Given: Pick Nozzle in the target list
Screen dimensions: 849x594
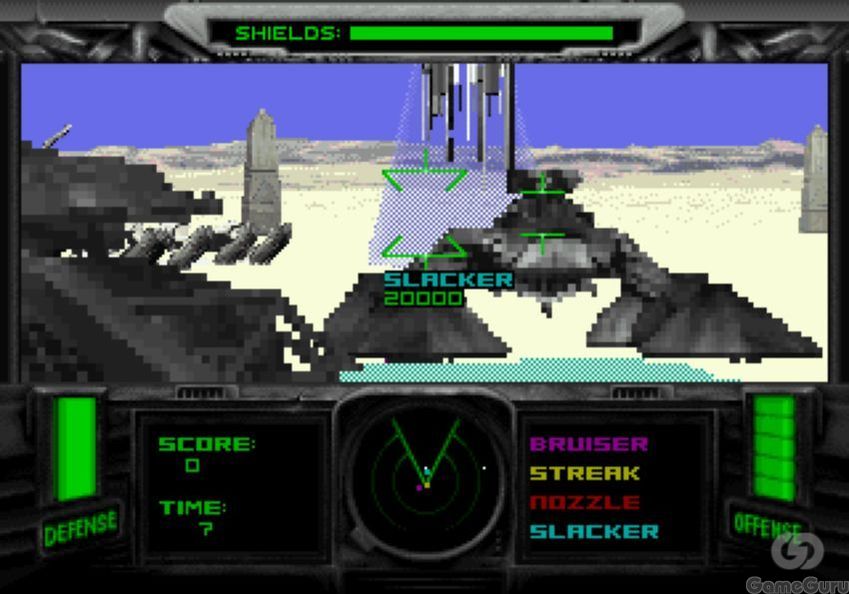Looking at the screenshot, I should pos(584,502).
